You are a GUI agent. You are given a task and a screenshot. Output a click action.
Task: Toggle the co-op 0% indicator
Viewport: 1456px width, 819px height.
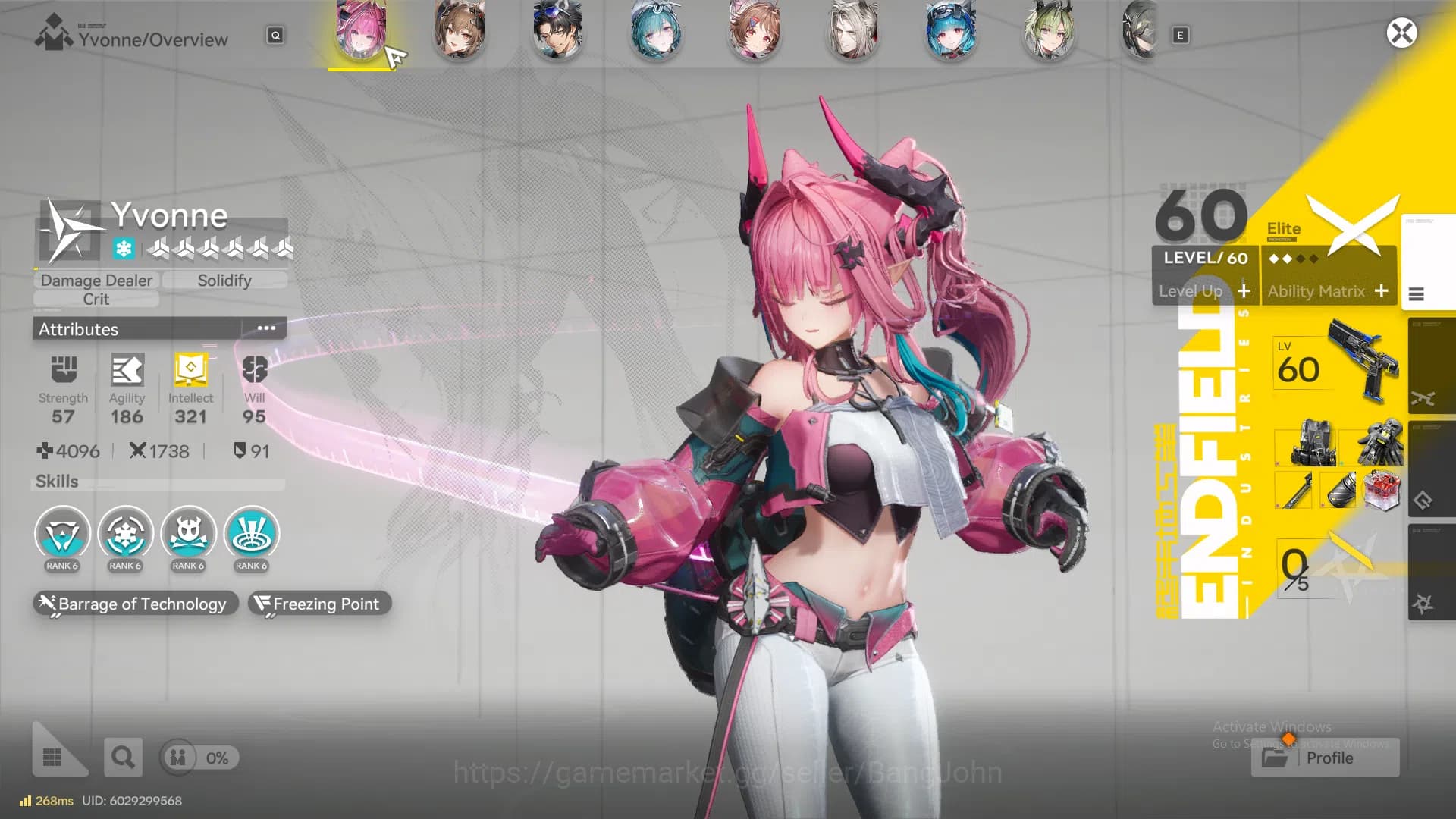click(199, 758)
